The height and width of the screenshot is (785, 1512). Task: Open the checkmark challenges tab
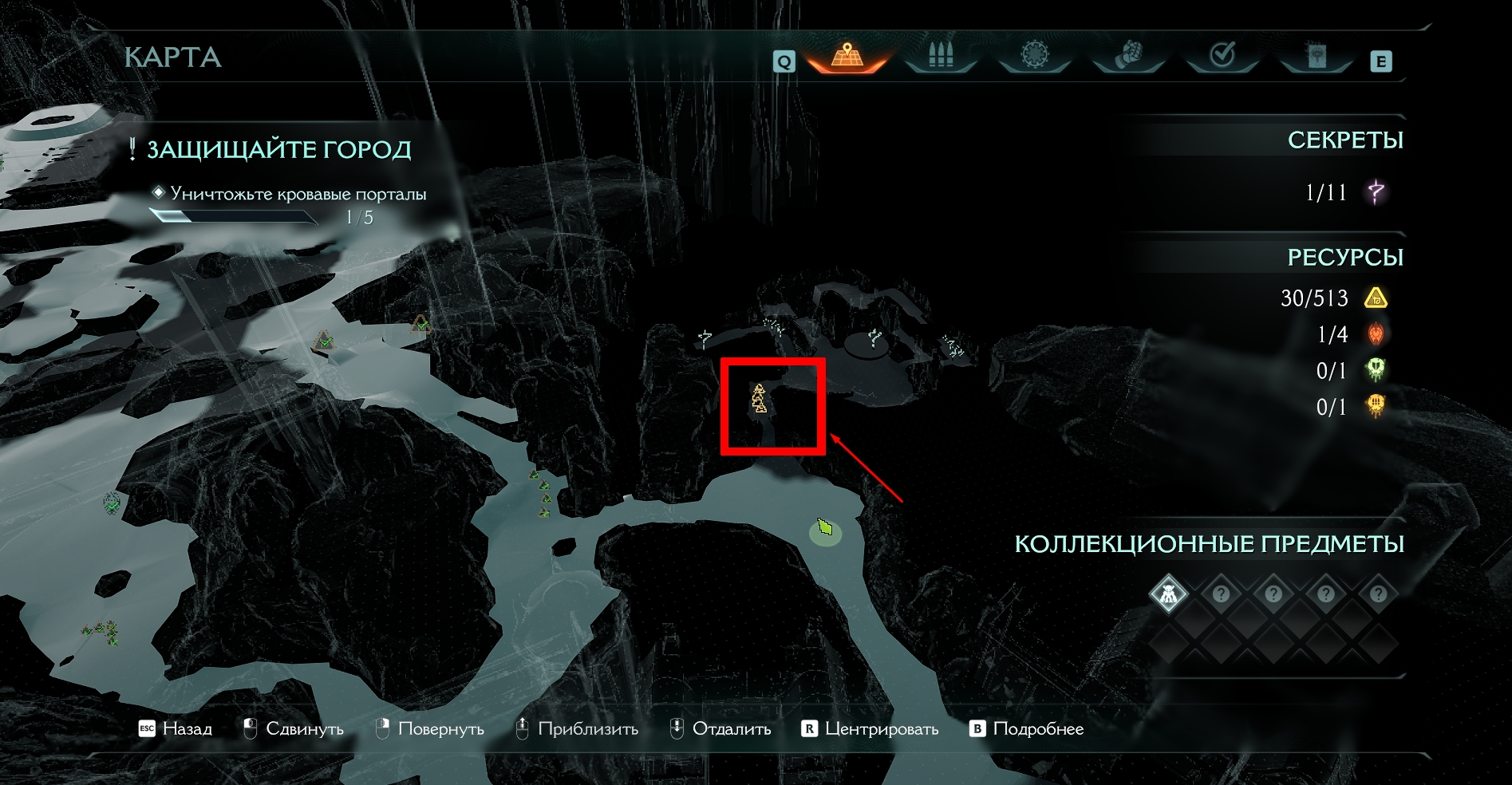click(x=1222, y=56)
